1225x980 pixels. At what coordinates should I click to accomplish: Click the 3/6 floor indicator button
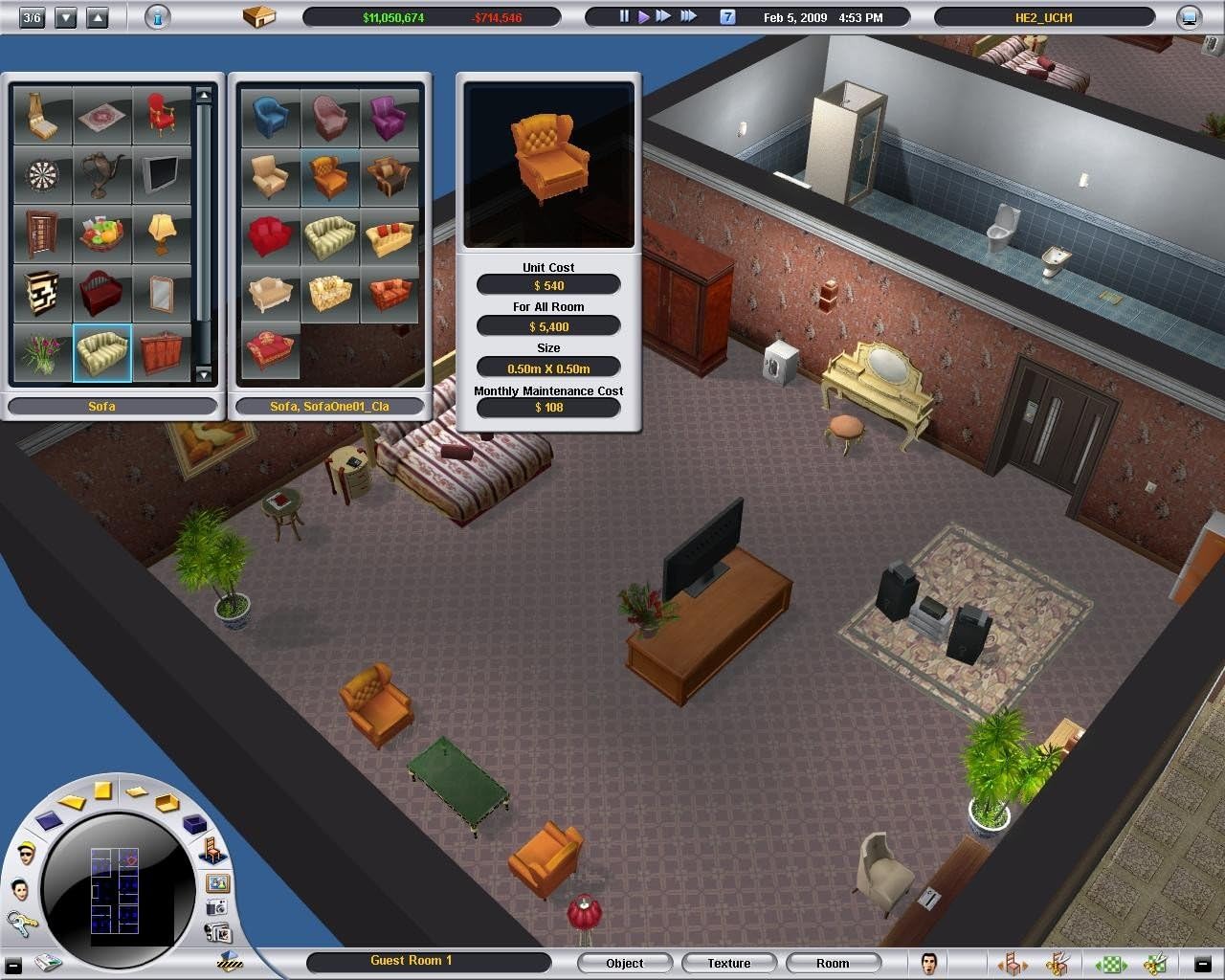tap(32, 17)
